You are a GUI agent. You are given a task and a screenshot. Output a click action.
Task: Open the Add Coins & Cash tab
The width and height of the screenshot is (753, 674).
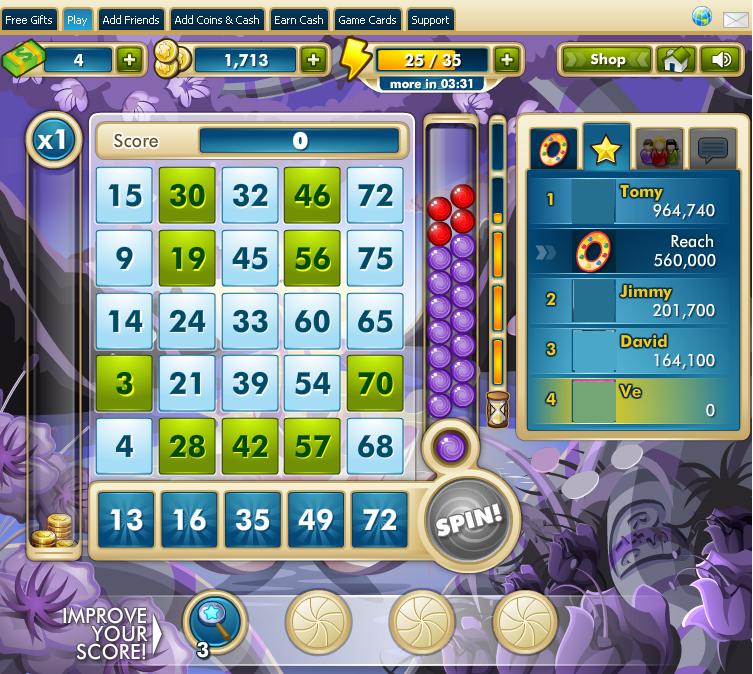[x=216, y=20]
